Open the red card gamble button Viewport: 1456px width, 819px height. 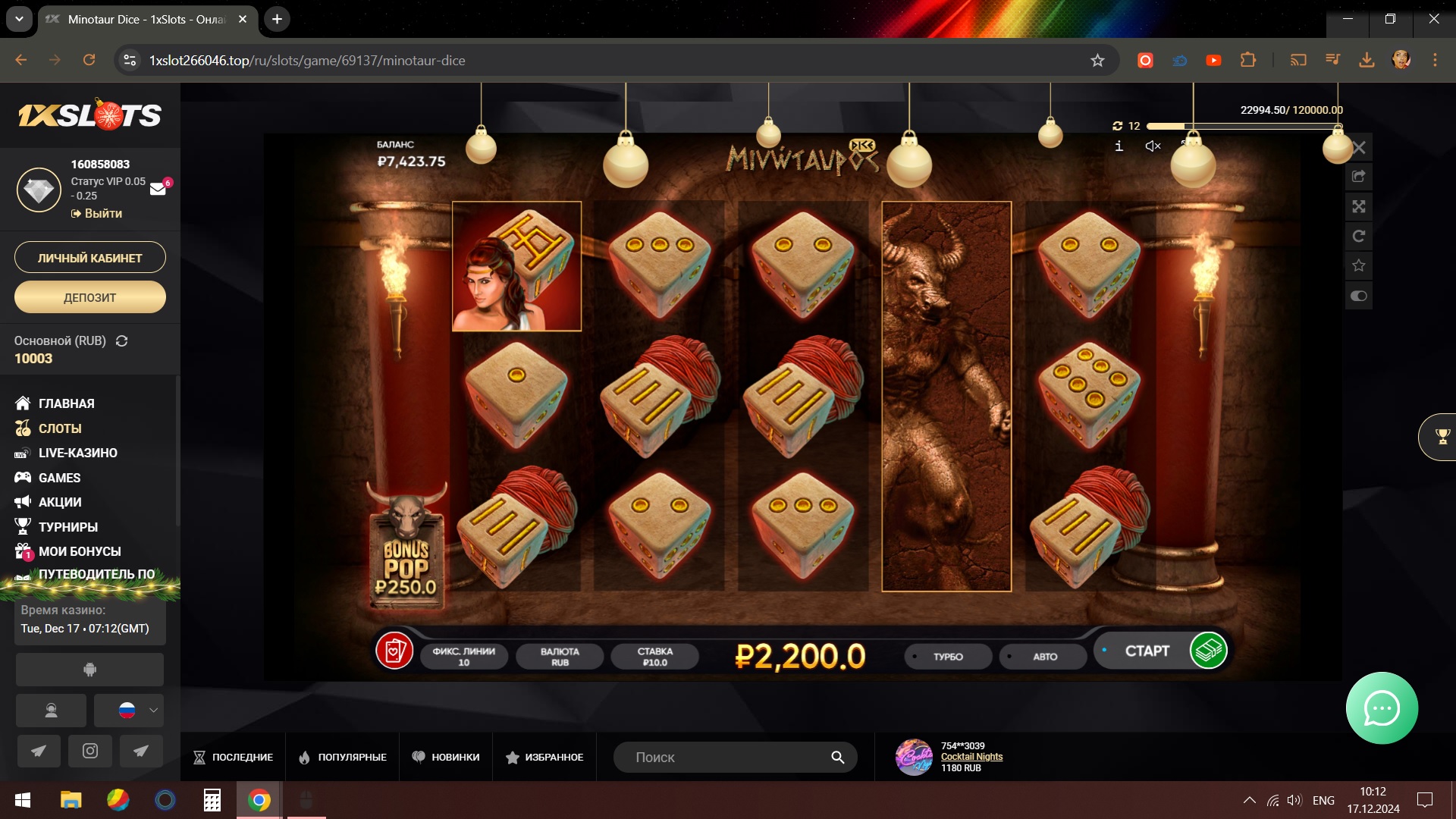(394, 651)
